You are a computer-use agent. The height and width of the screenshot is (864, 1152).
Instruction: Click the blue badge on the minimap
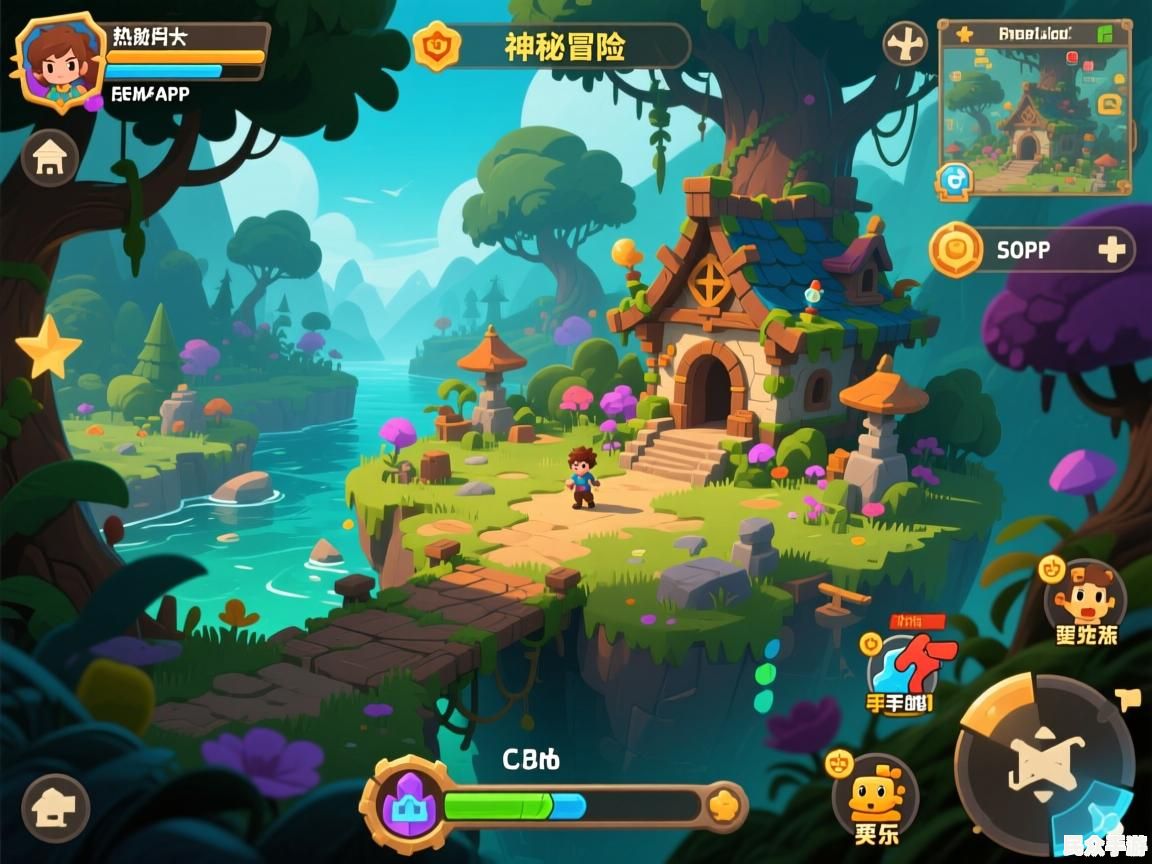(x=955, y=180)
